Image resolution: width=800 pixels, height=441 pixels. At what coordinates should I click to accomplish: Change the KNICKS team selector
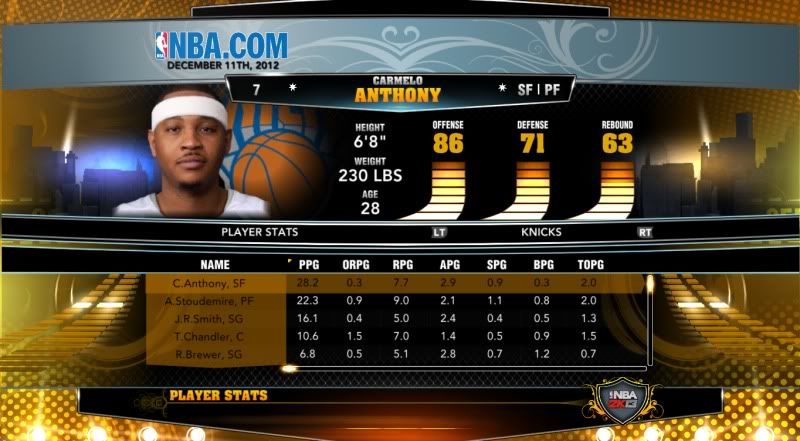click(x=539, y=232)
